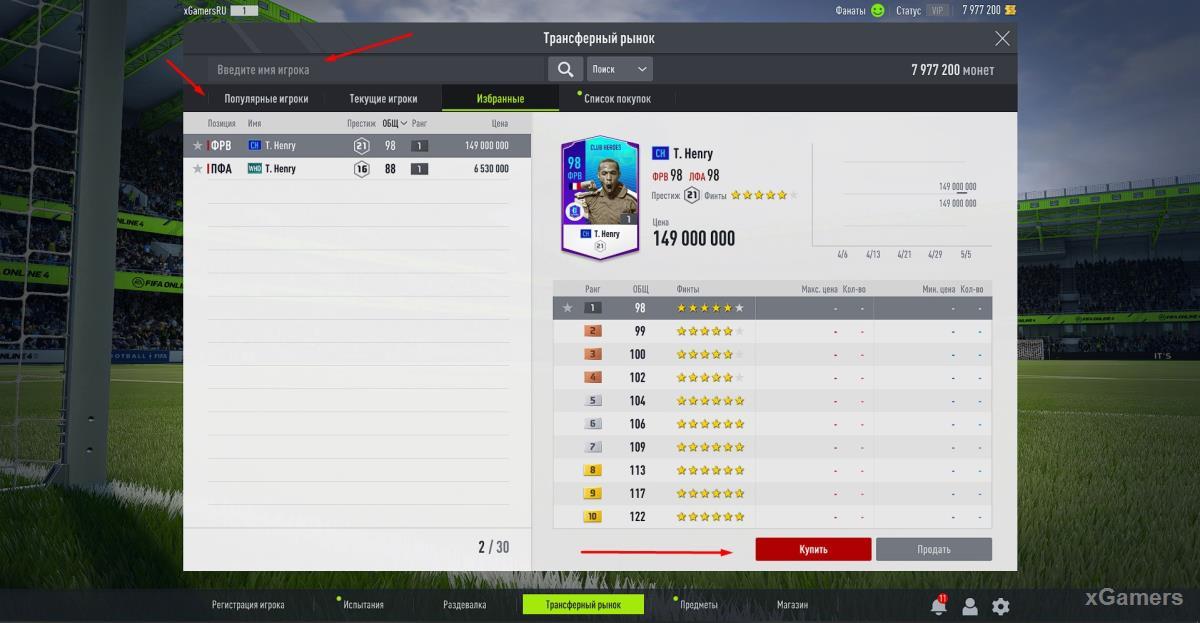Close the transfer market window
The height and width of the screenshot is (623, 1200).
point(1002,39)
